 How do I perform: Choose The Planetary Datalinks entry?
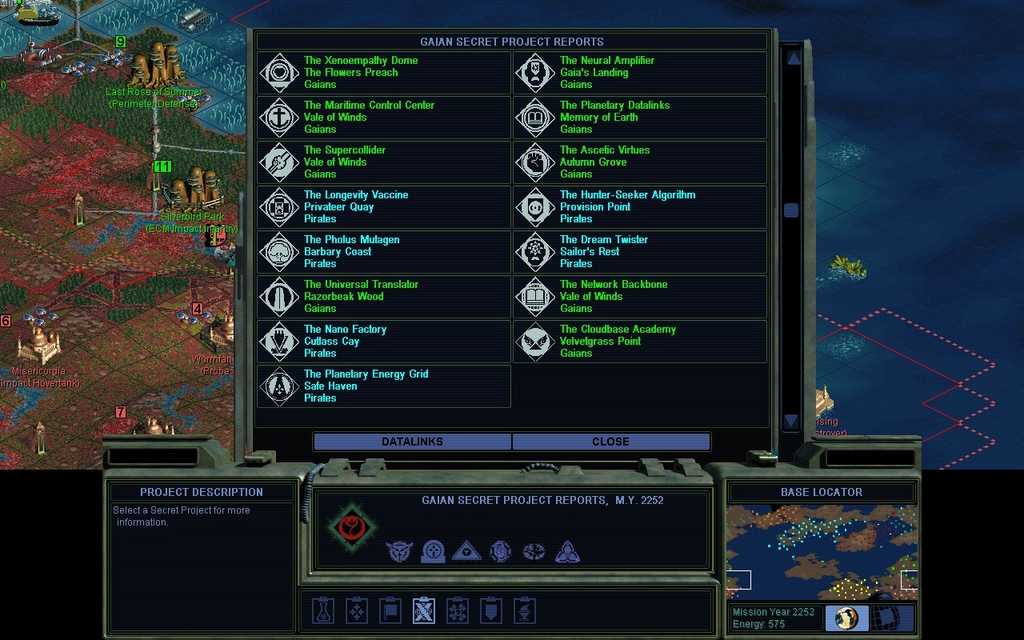(x=640, y=118)
